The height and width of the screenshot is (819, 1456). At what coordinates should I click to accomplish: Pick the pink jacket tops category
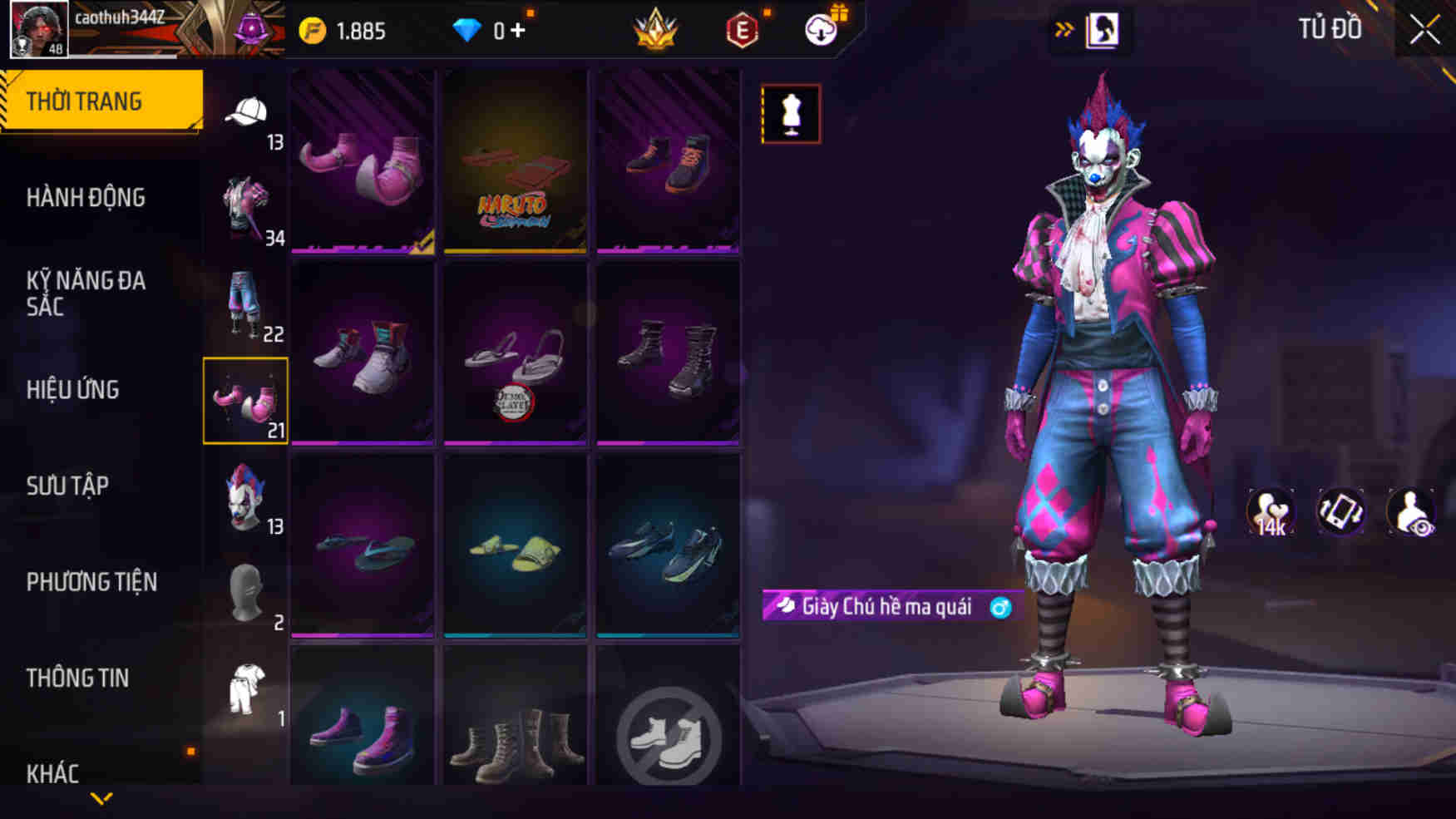[x=245, y=208]
